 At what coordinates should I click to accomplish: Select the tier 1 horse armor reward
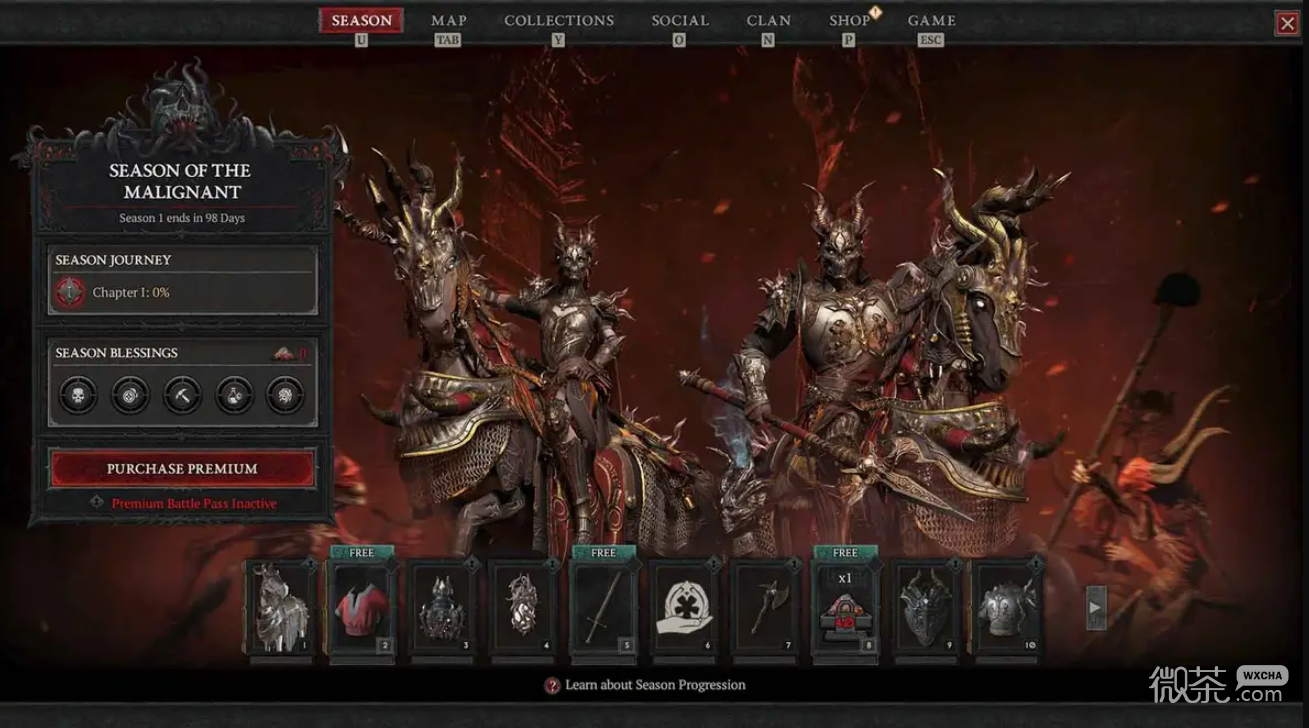[281, 607]
